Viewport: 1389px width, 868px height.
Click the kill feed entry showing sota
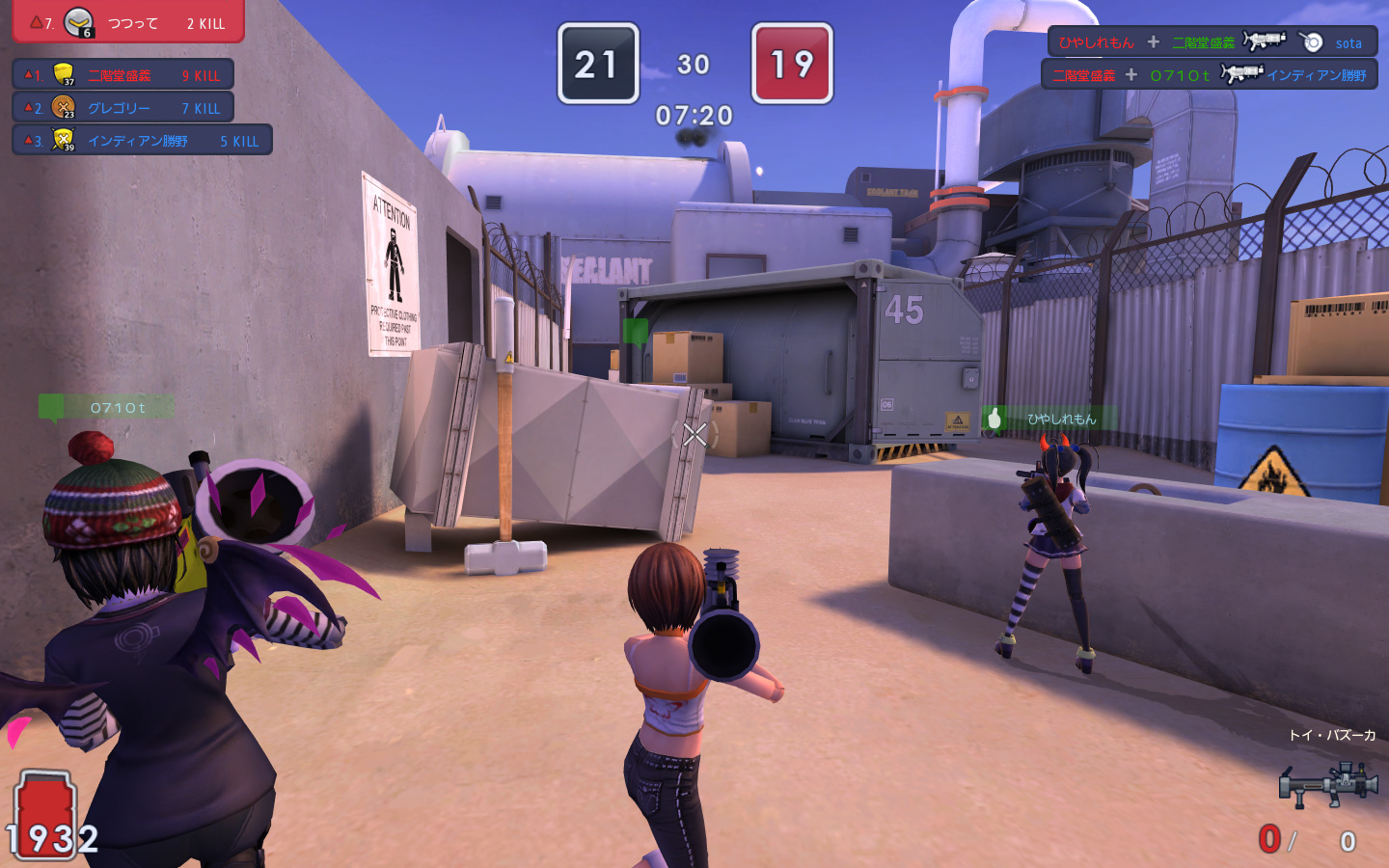point(1212,42)
